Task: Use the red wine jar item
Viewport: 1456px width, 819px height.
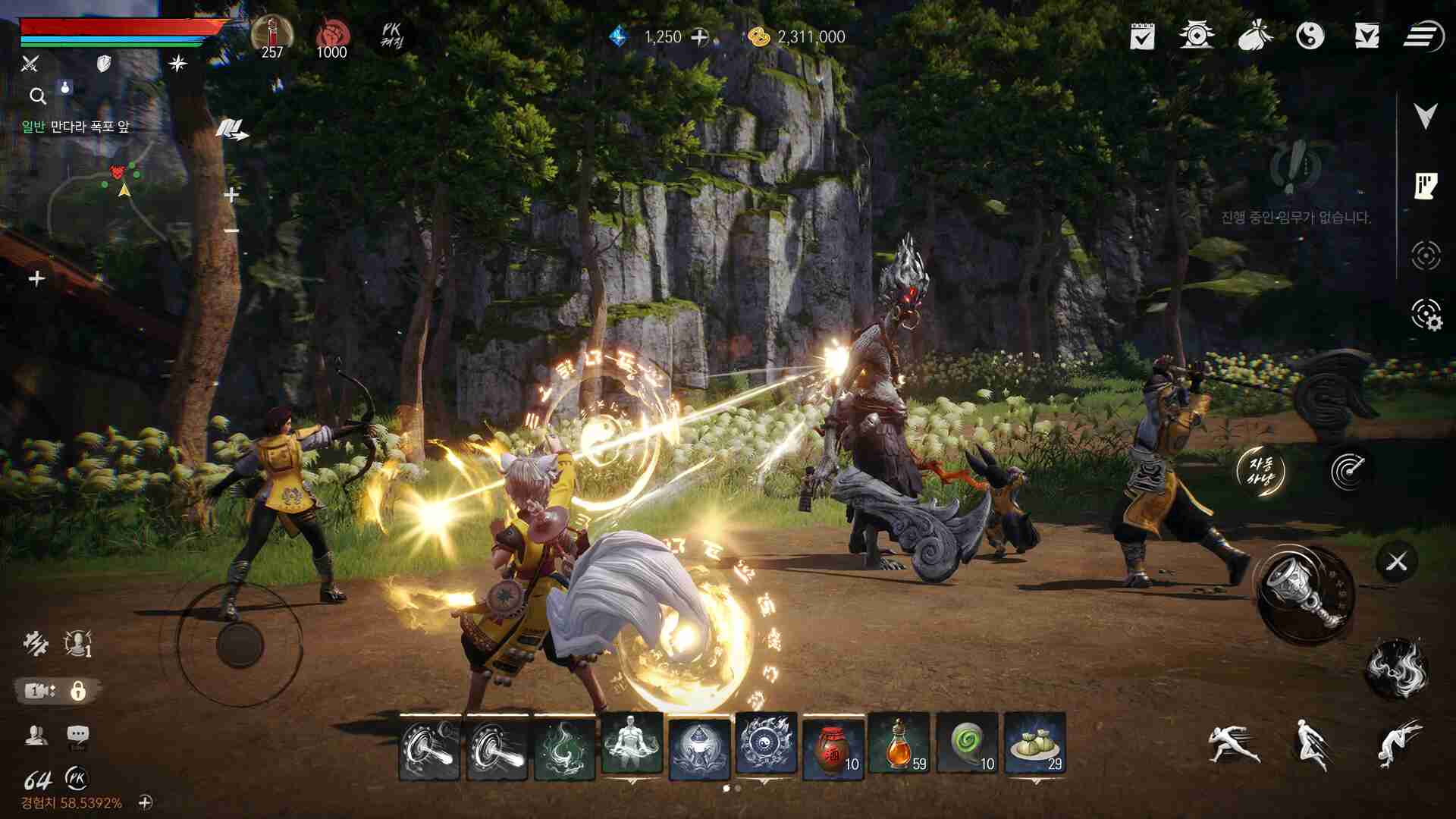Action: (x=833, y=745)
